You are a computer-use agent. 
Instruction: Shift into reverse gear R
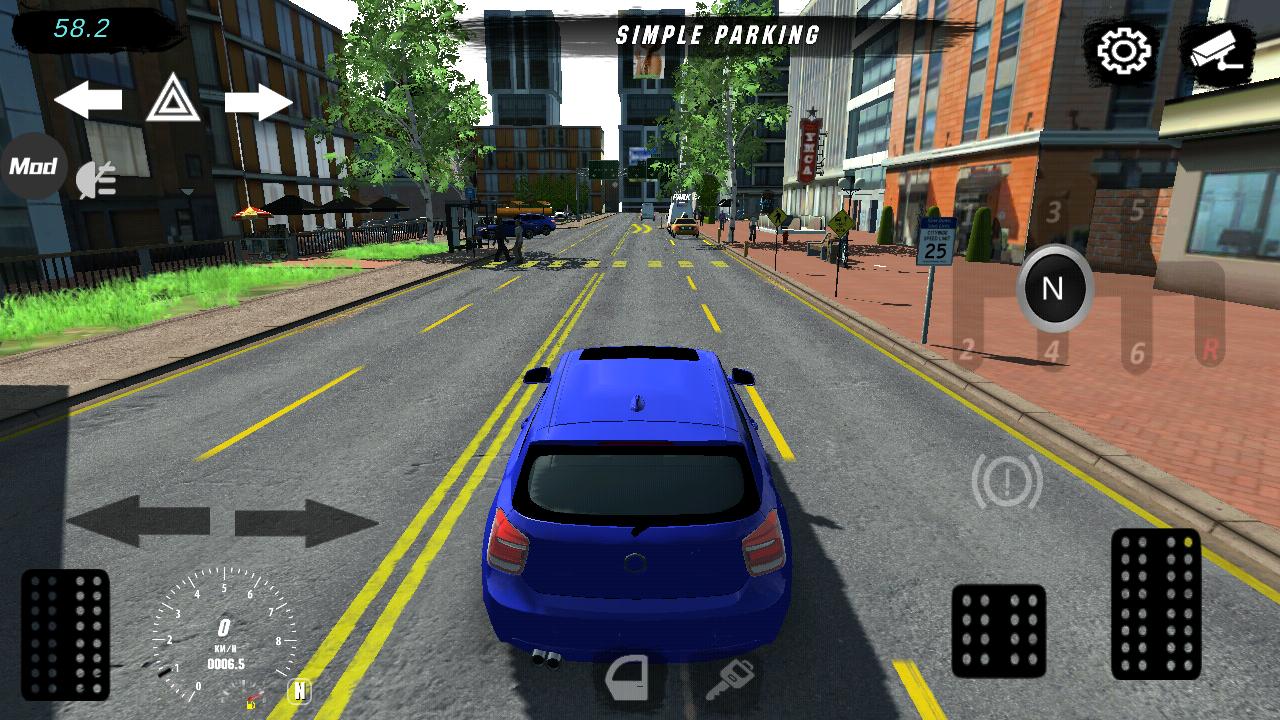coord(1210,350)
